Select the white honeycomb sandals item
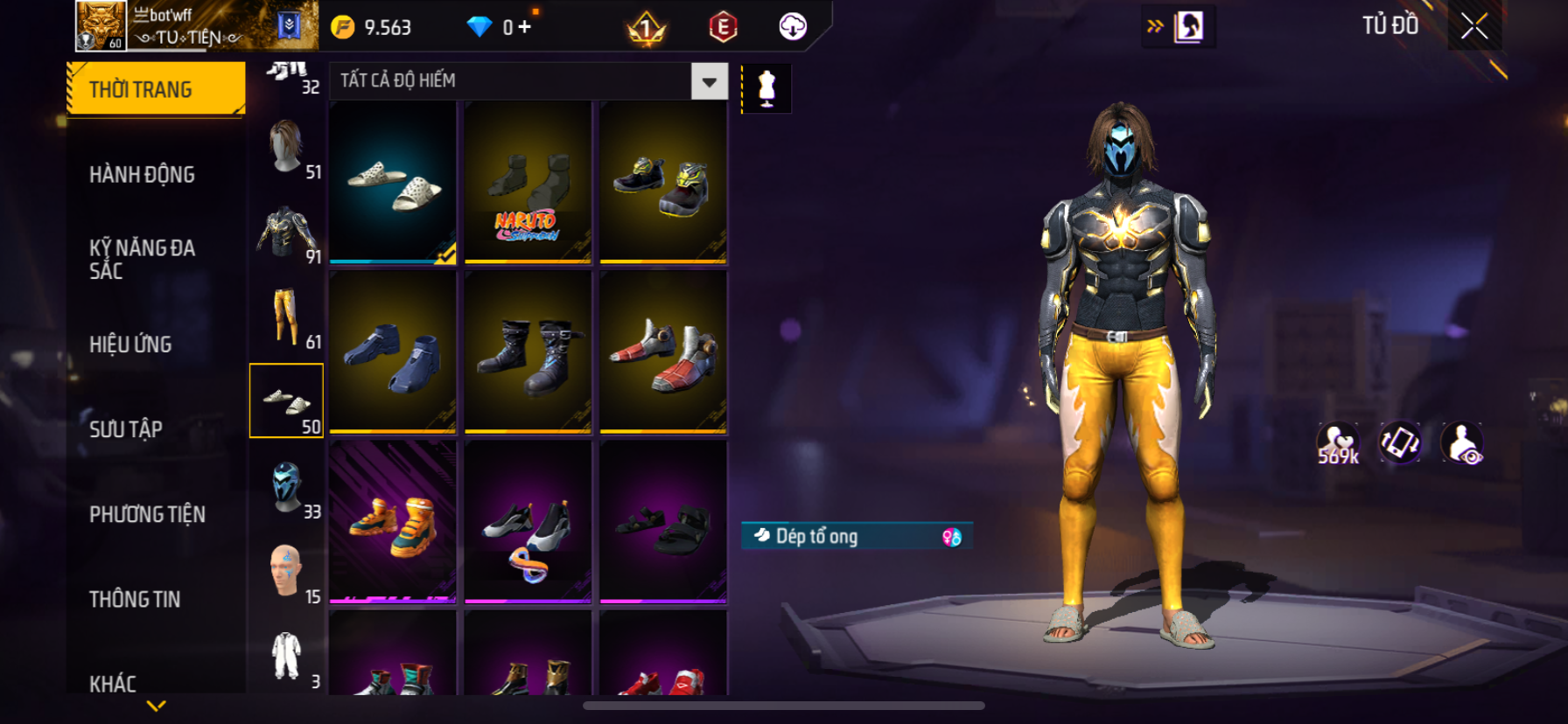 point(393,182)
